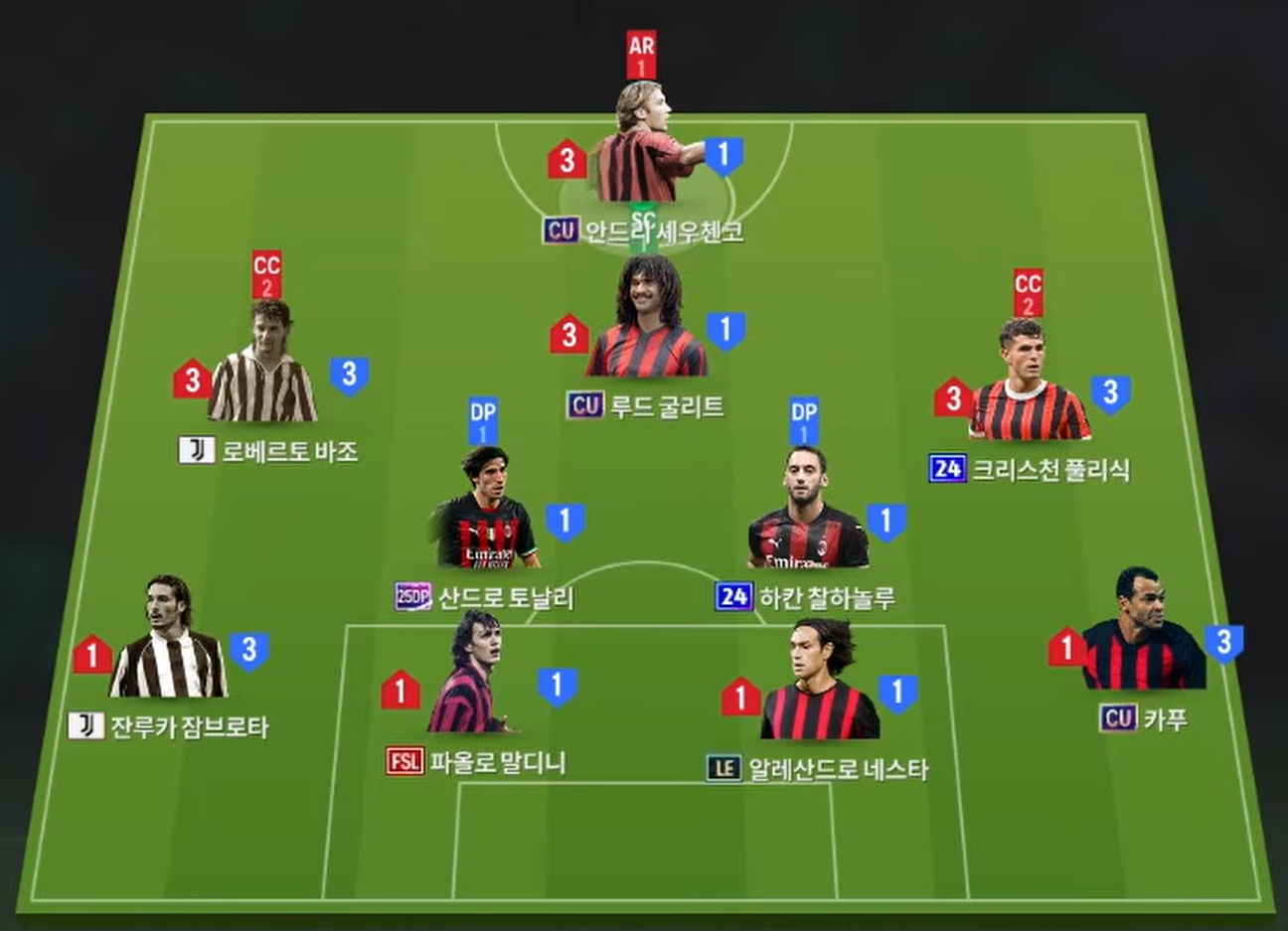Pick Christian Pulisic on the right wing

click(x=1028, y=386)
